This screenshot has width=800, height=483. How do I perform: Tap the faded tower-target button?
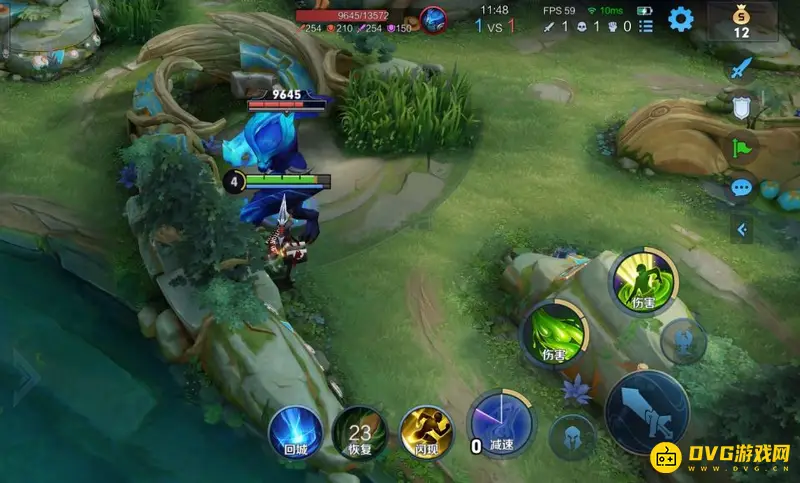pos(684,343)
